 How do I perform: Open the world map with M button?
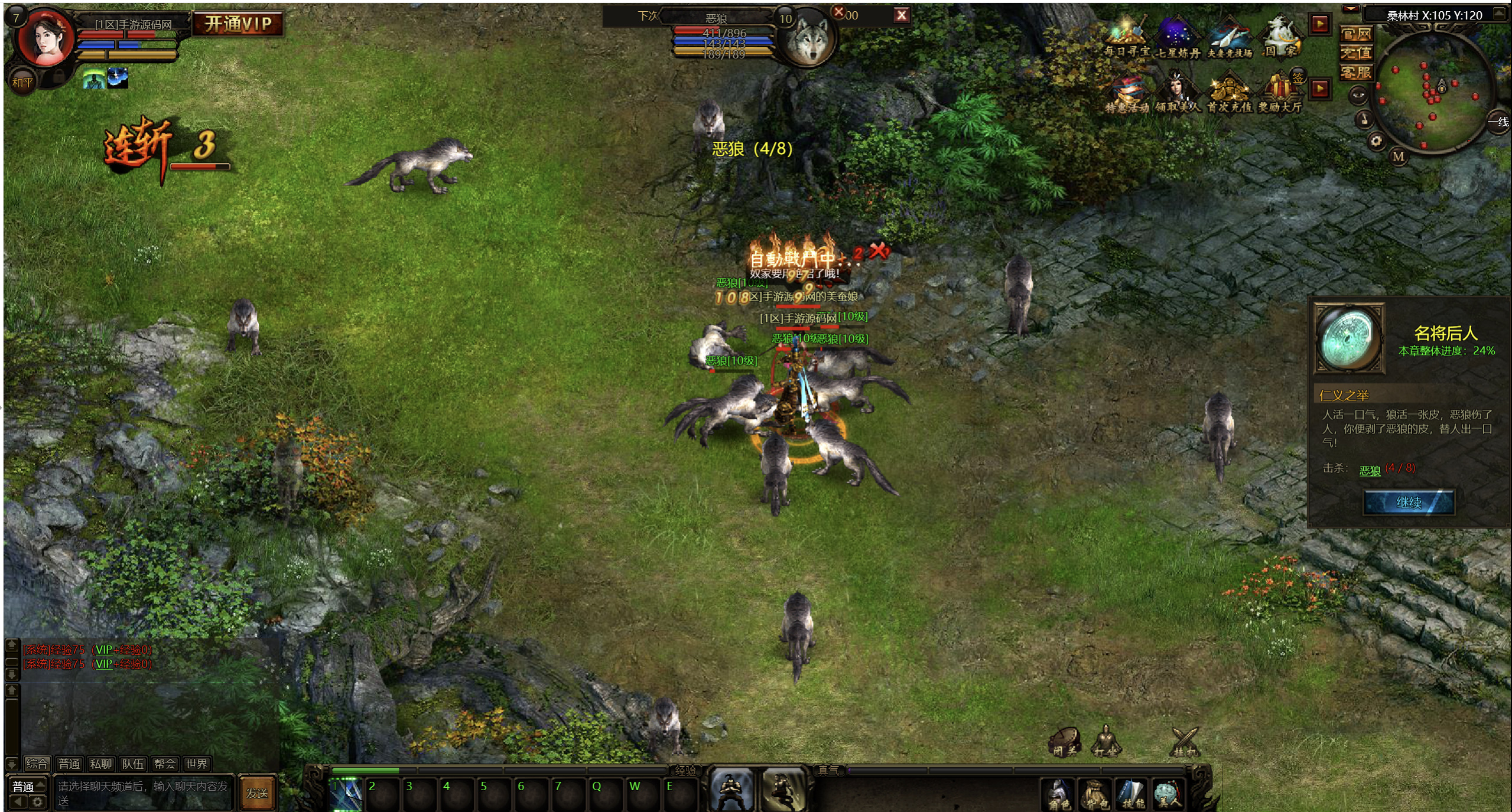coord(1398,156)
